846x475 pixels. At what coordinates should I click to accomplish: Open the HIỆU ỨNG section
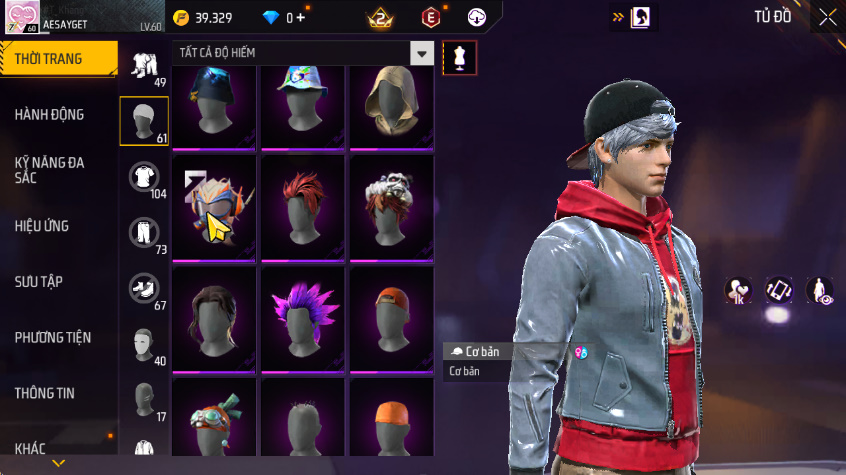point(42,226)
